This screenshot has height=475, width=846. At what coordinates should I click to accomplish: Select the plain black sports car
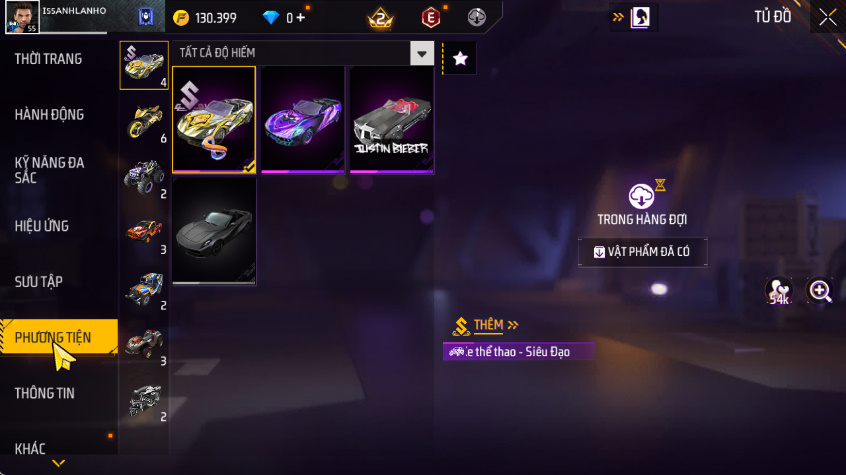coord(213,231)
